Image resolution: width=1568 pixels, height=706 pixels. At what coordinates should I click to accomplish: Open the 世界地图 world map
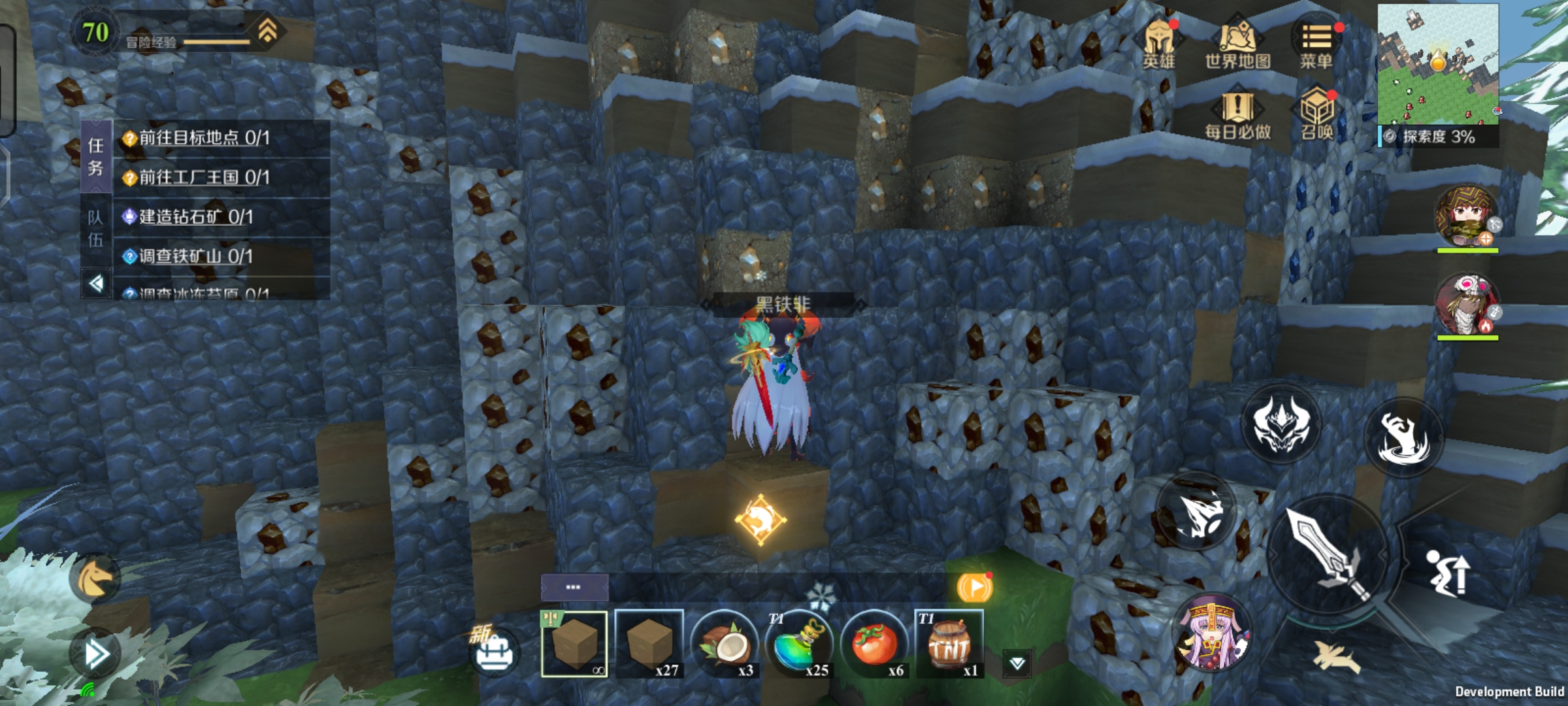click(x=1237, y=43)
